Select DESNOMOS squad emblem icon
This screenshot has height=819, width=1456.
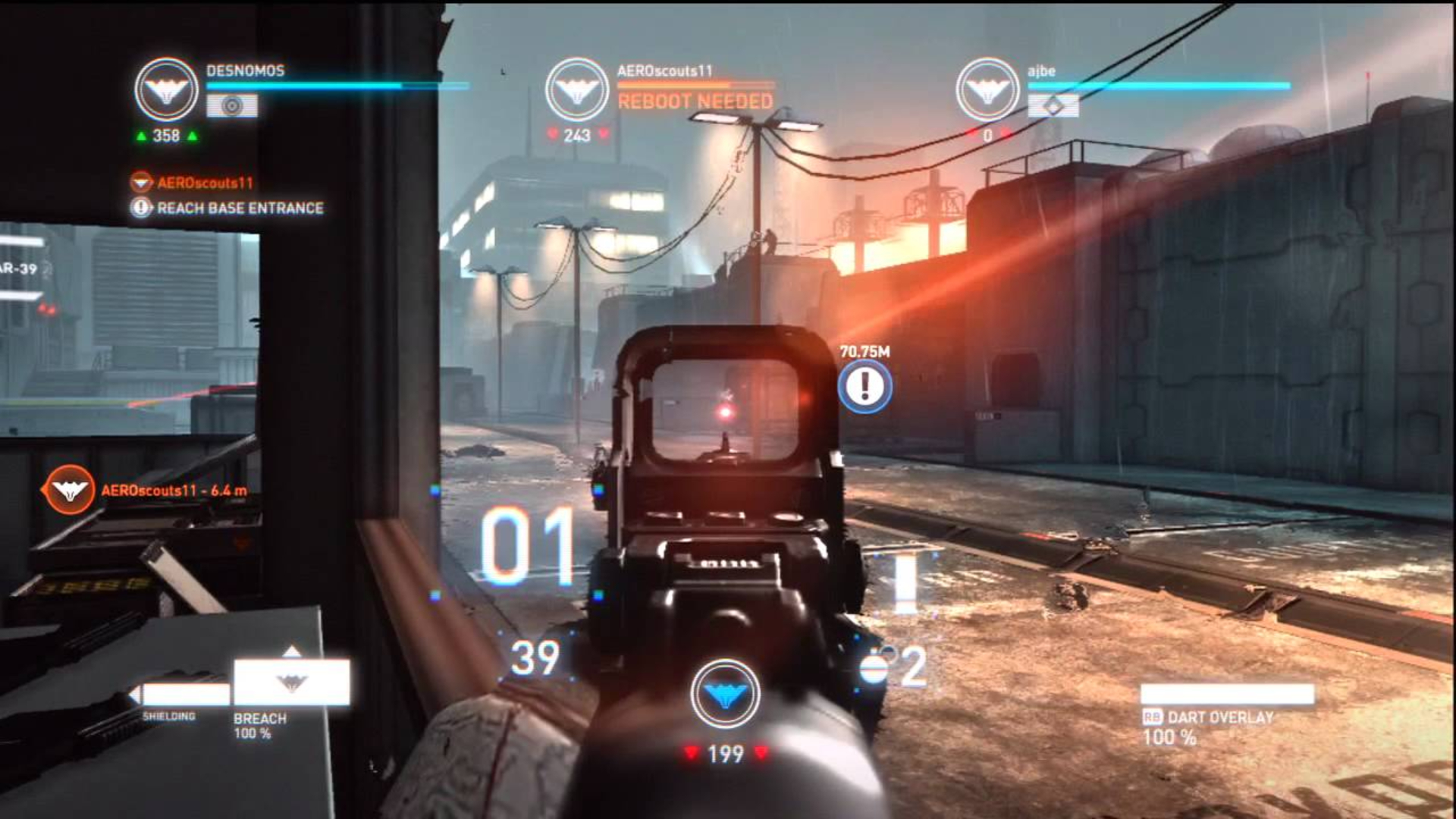click(166, 89)
